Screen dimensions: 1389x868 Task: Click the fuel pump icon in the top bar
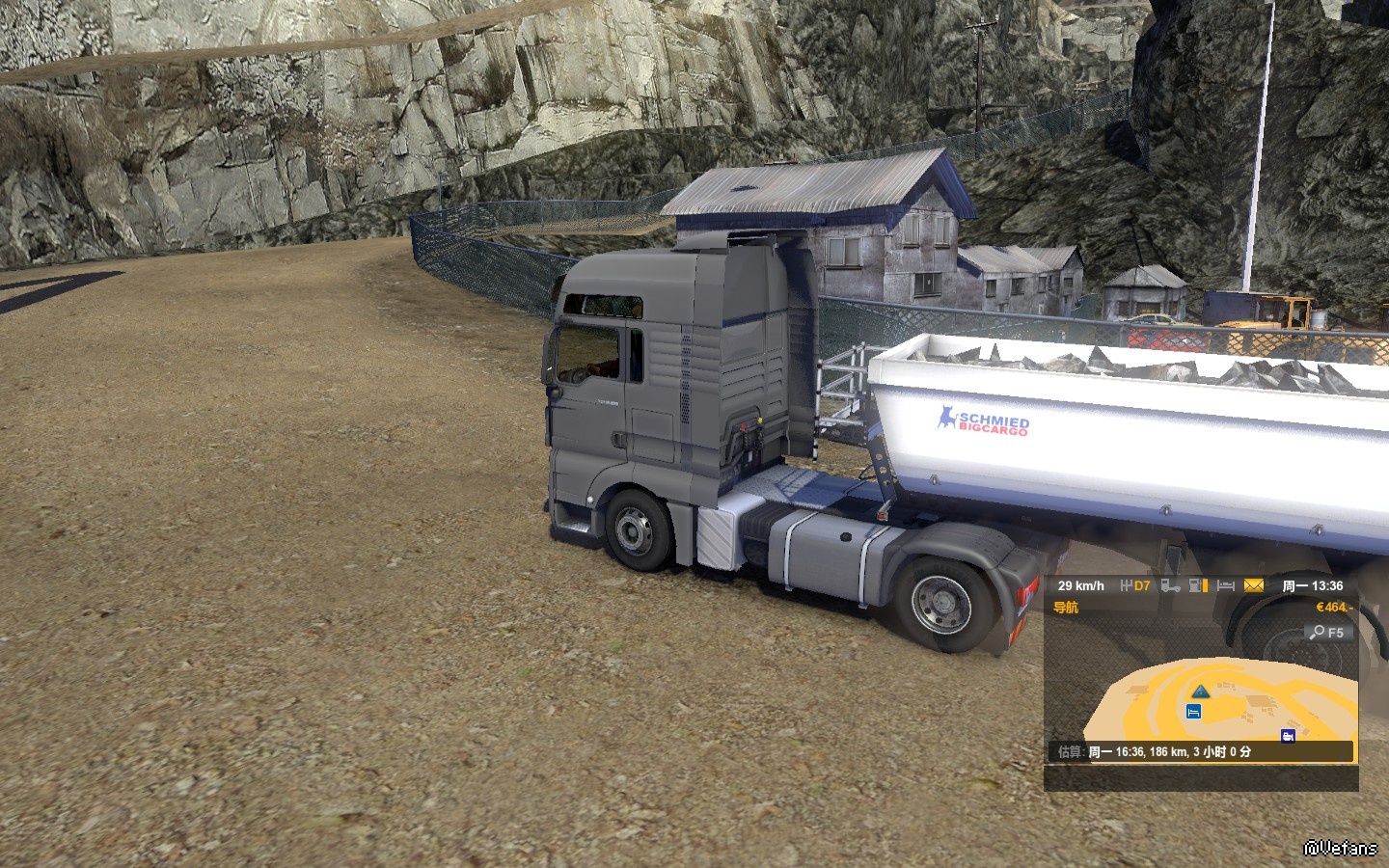(1198, 585)
